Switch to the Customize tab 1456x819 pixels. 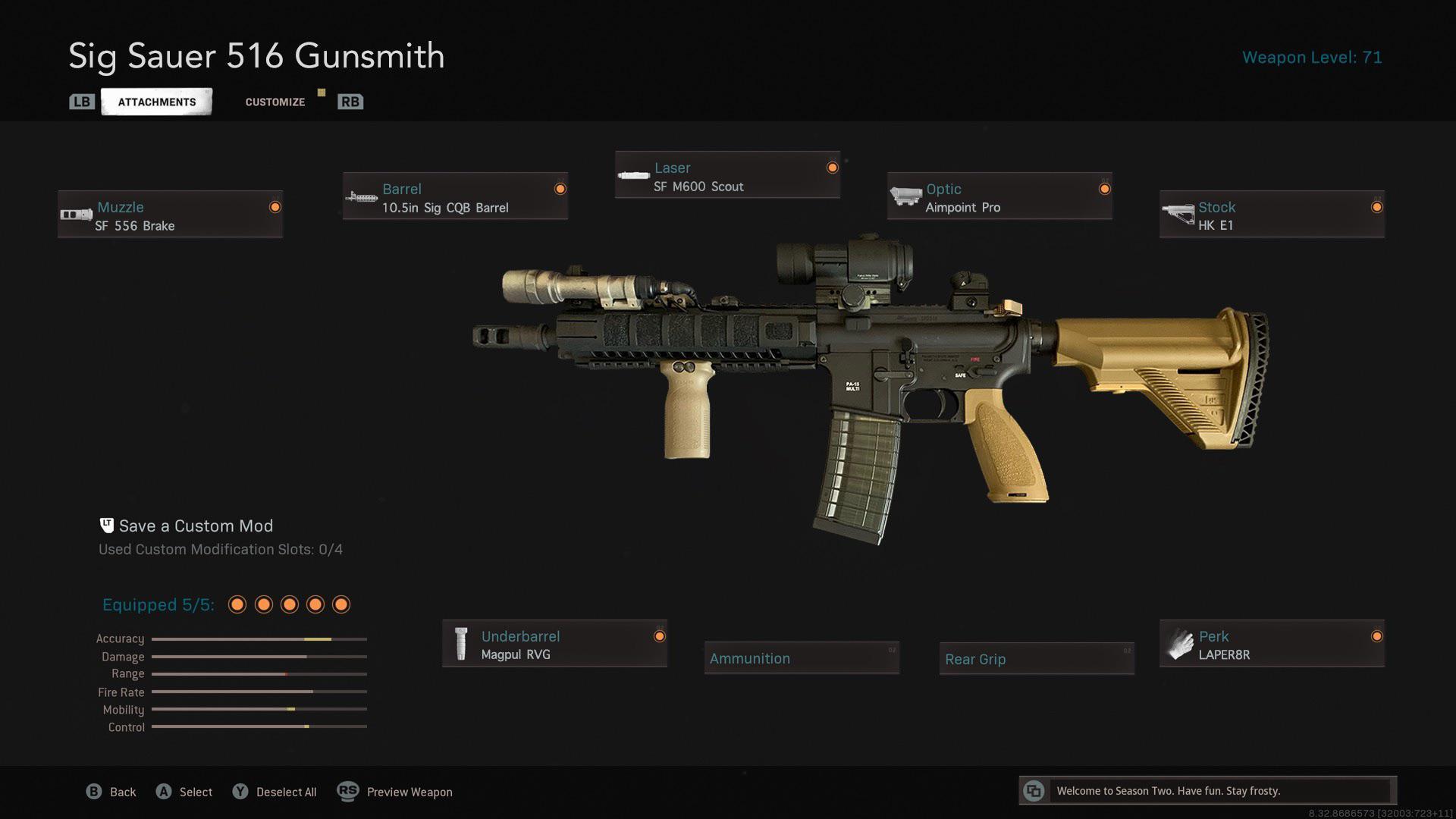pyautogui.click(x=275, y=101)
